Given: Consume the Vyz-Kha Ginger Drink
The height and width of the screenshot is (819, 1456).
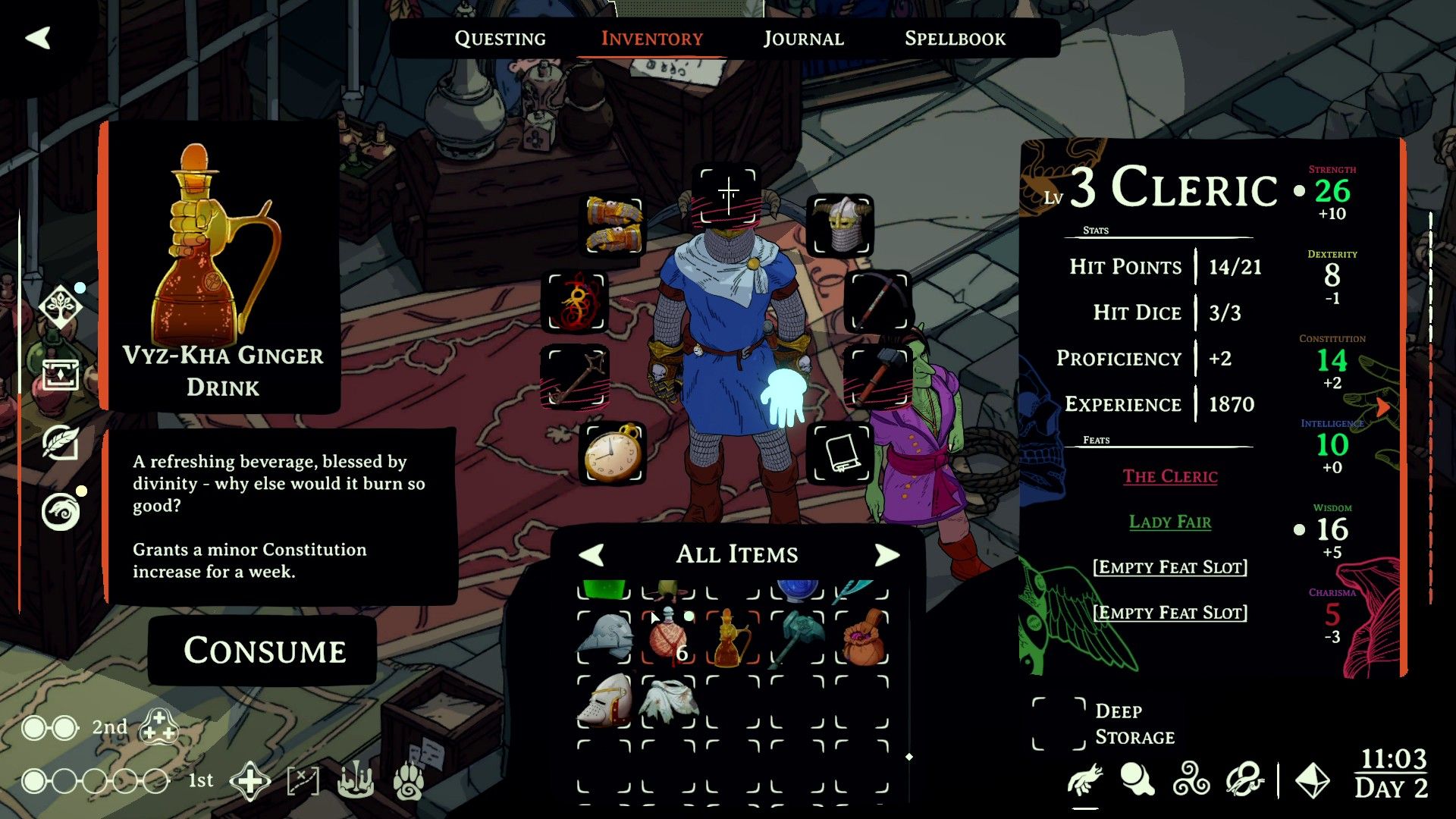Looking at the screenshot, I should [x=264, y=651].
